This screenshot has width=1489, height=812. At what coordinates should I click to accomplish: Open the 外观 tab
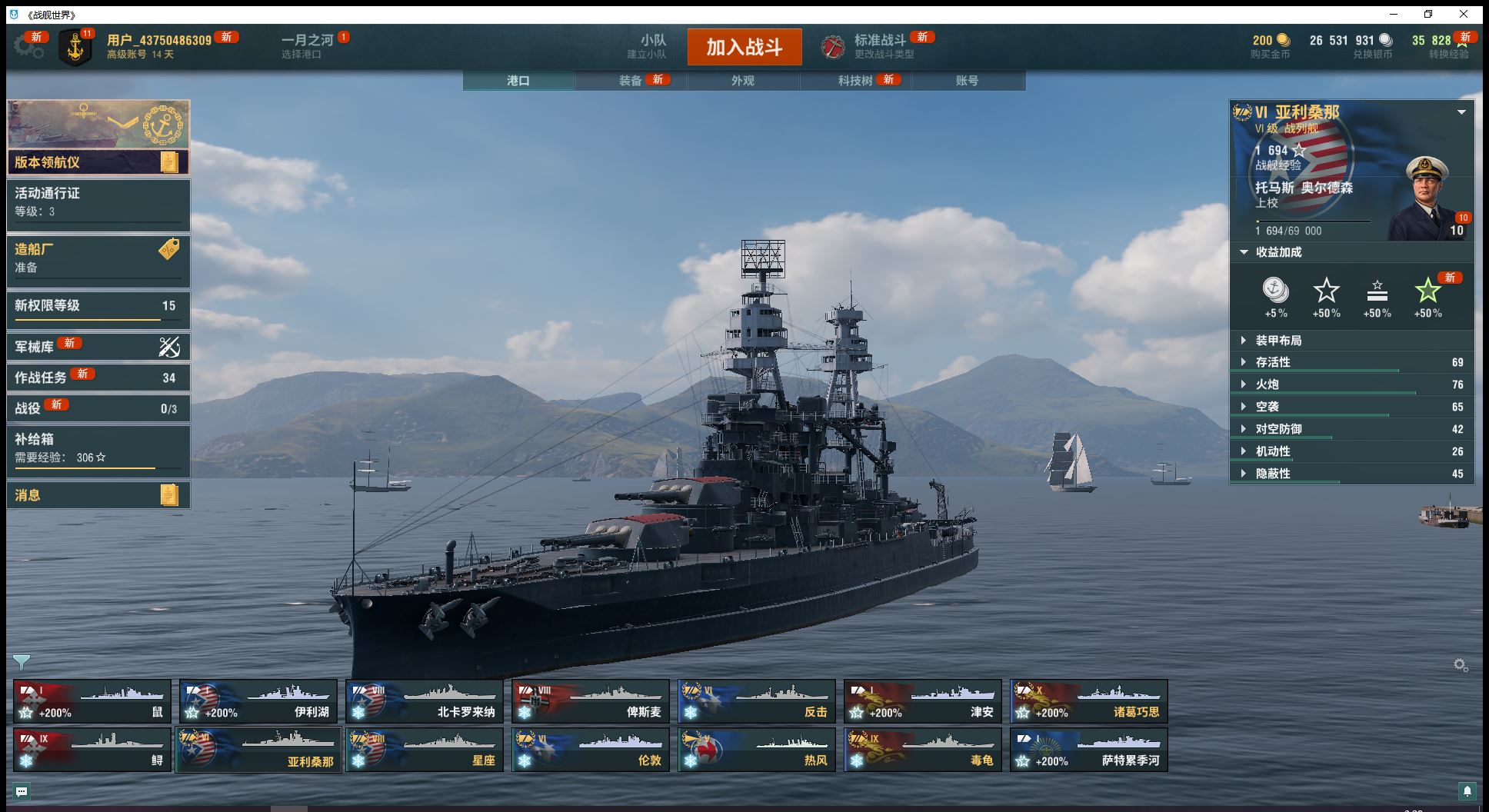[742, 81]
